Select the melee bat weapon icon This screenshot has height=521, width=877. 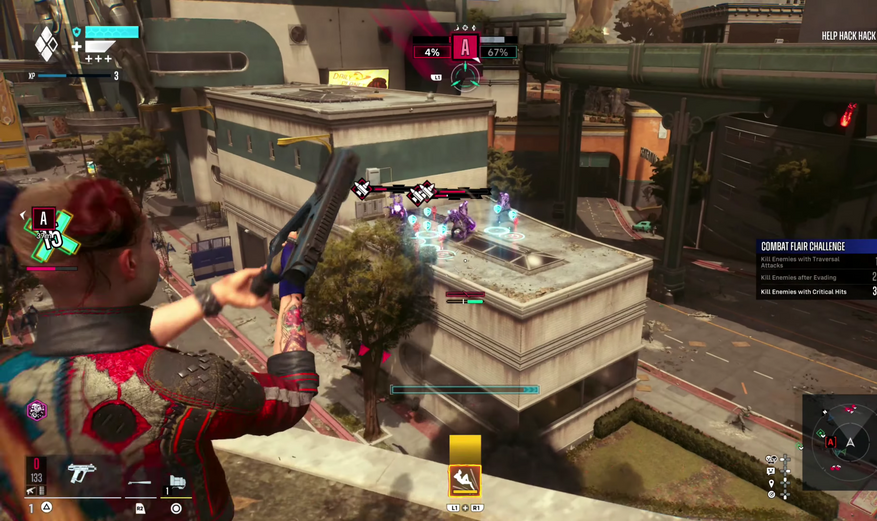pos(139,482)
